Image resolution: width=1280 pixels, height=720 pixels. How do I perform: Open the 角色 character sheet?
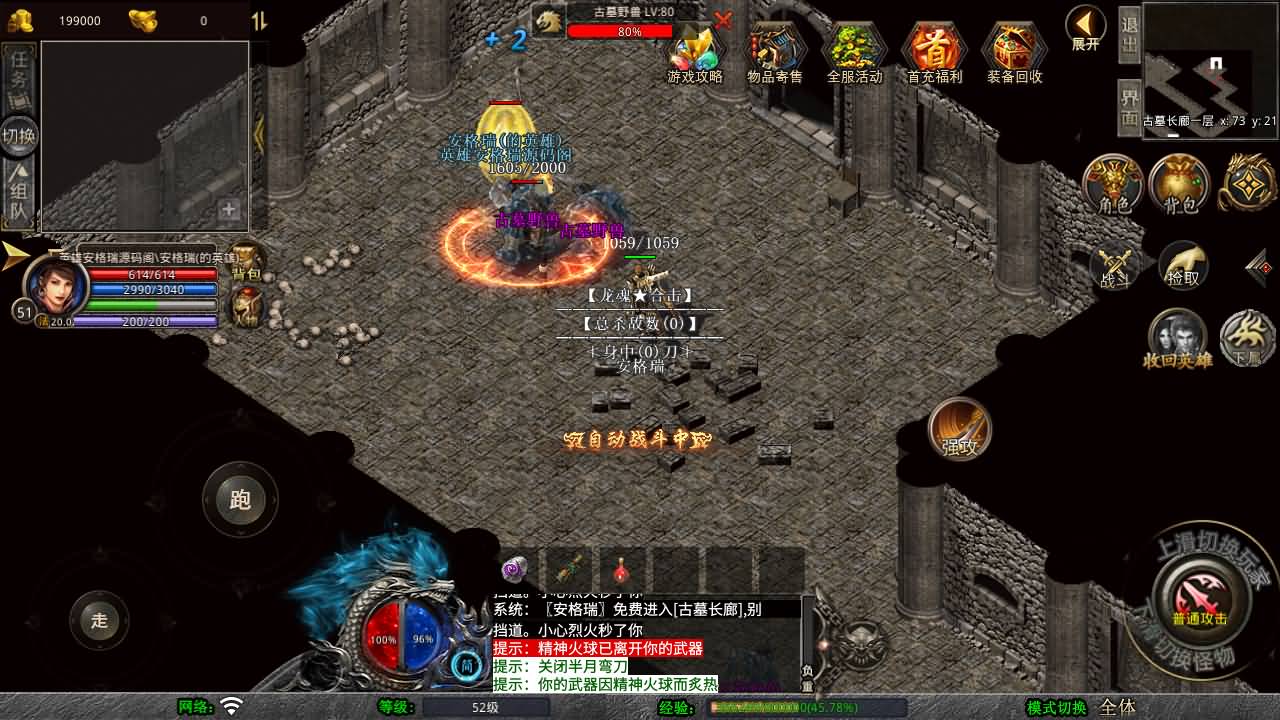coord(1113,185)
